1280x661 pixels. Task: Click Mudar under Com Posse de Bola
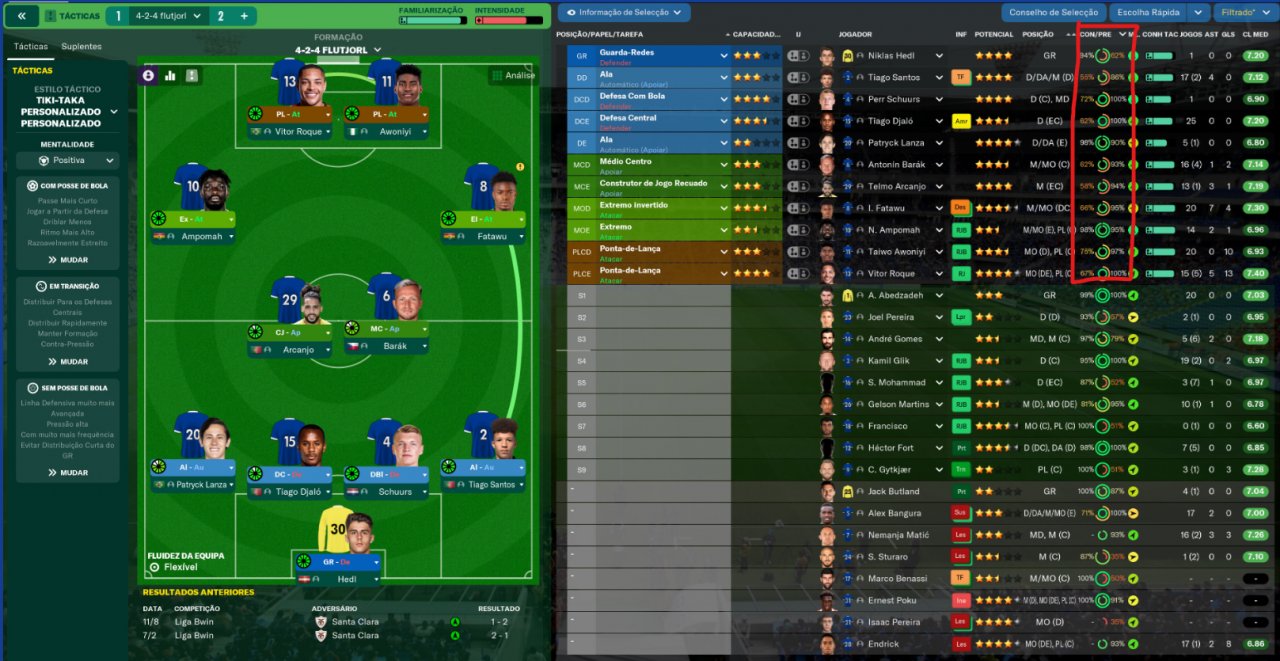coord(68,260)
